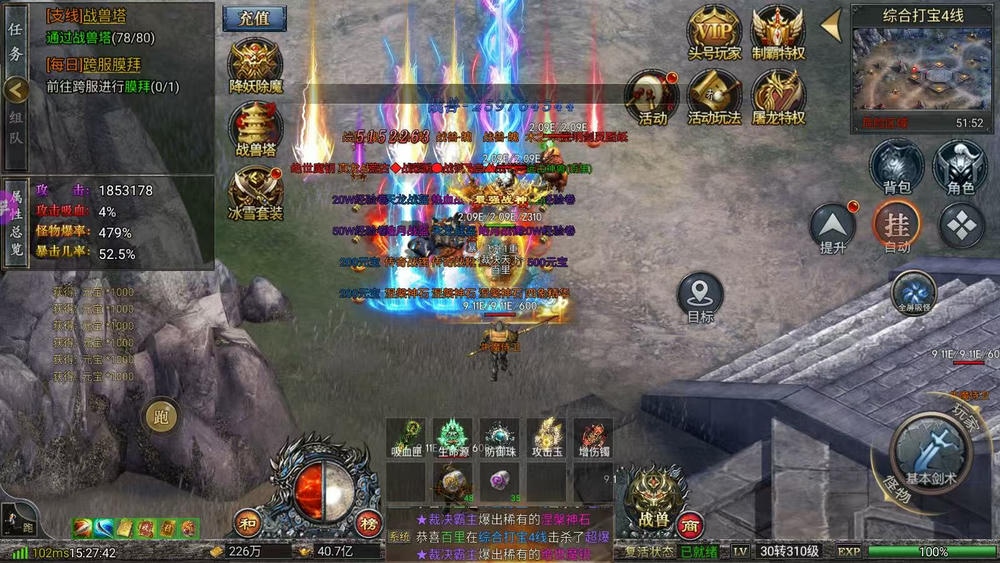Screen dimensions: 1000x563
Task: Toggle the 挂 自动 auto-battle button
Action: click(x=897, y=226)
